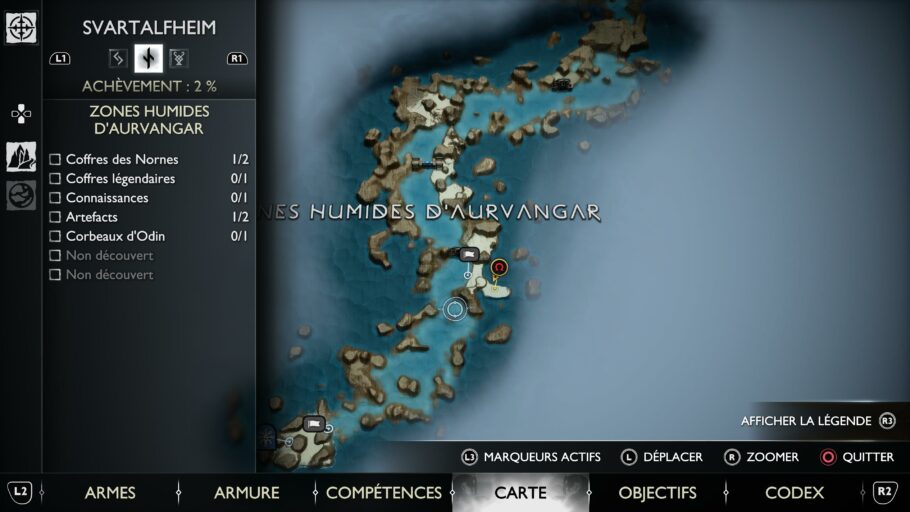Screen dimensions: 910x512
Task: Select the Carte tab
Action: [x=520, y=492]
